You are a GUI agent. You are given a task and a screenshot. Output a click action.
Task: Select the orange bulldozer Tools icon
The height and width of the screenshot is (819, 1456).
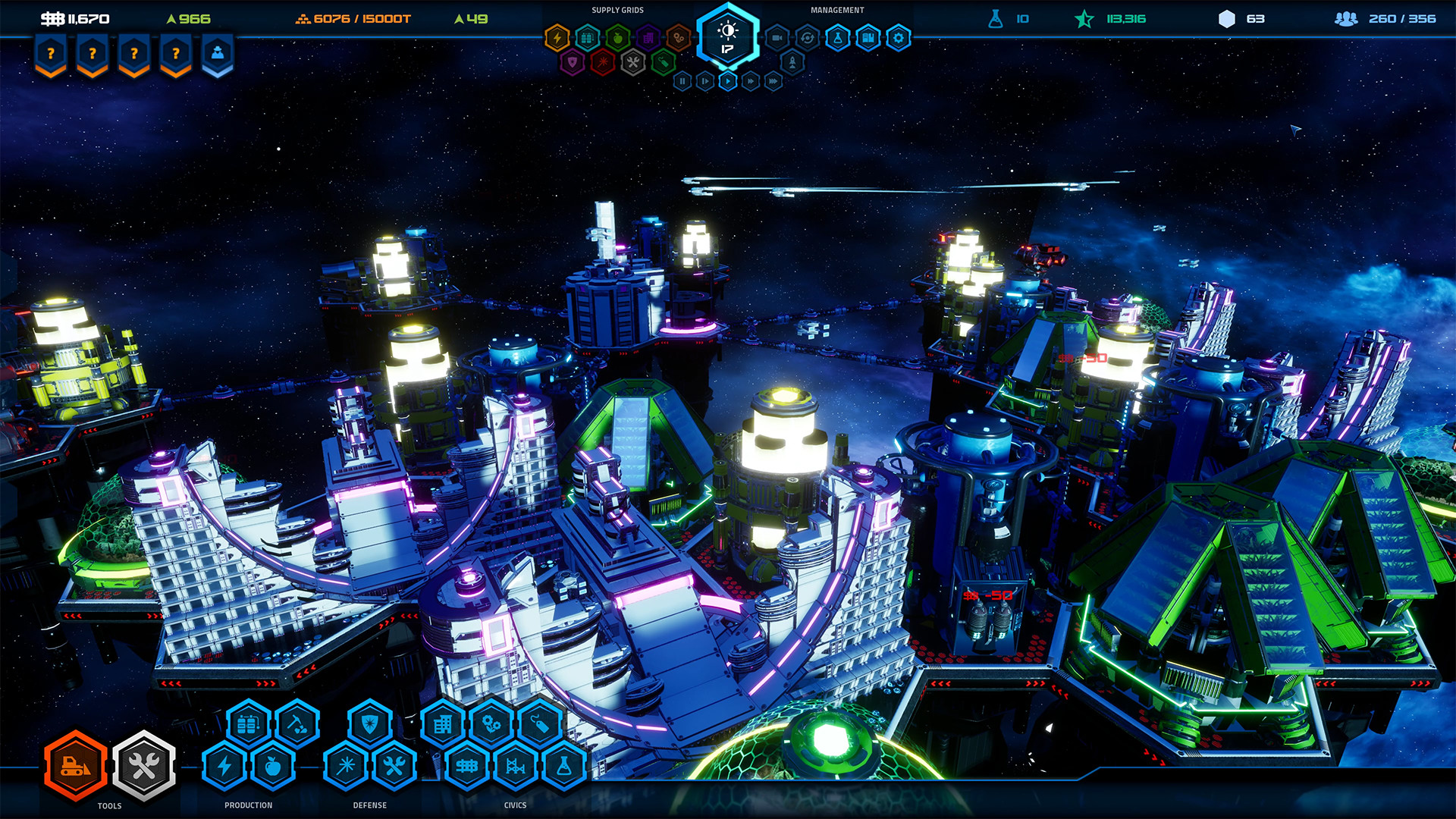[74, 767]
